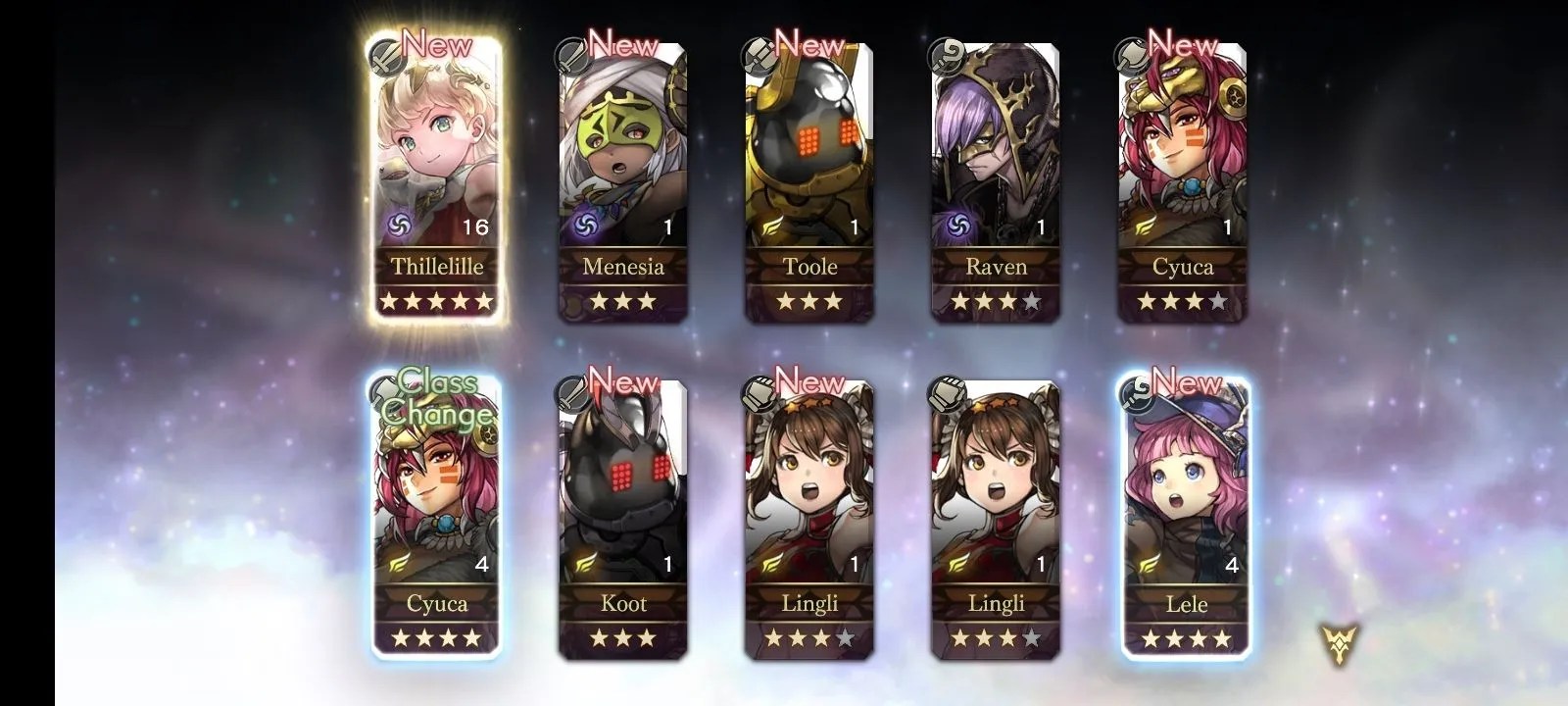Pick the black robot Koot card
The width and height of the screenshot is (1568, 706).
click(622, 515)
